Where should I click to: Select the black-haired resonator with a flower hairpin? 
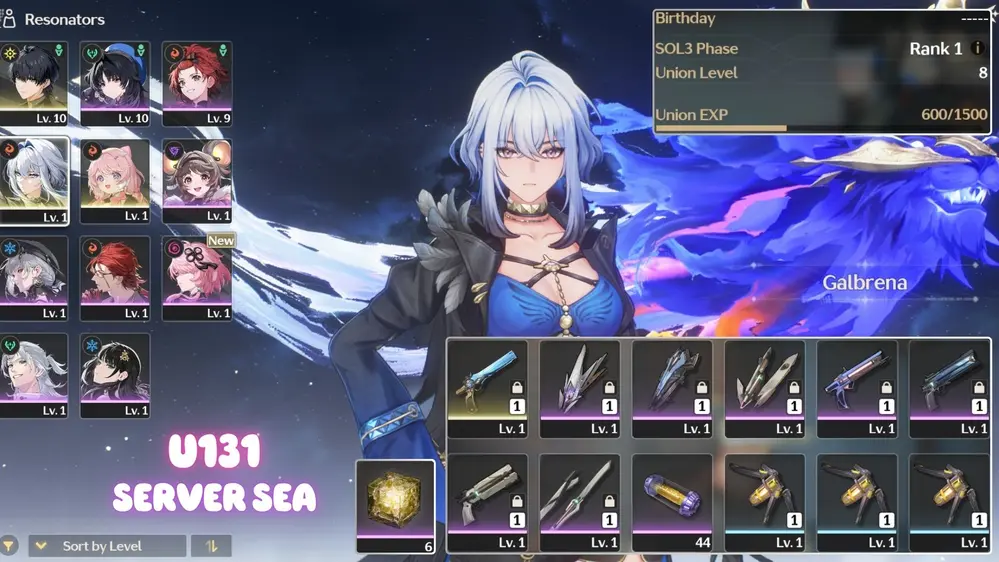pyautogui.click(x=115, y=375)
